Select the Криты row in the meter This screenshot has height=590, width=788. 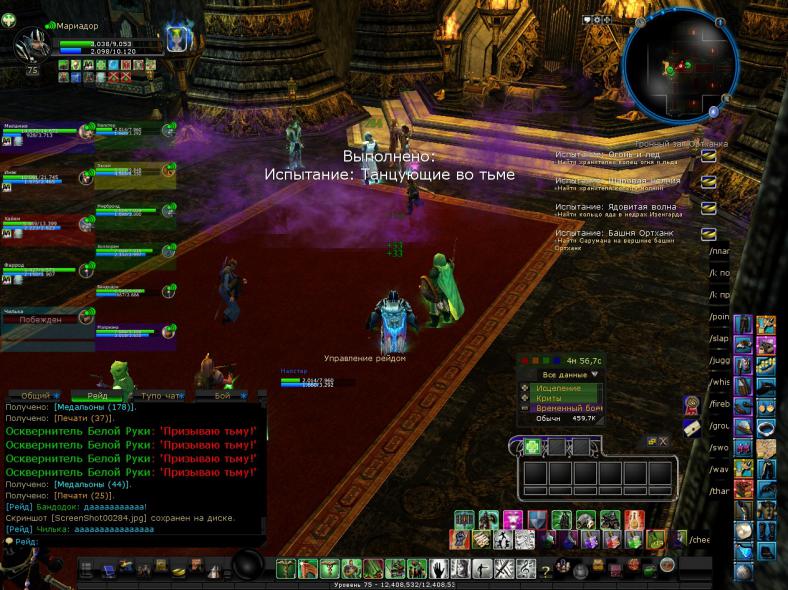[549, 398]
